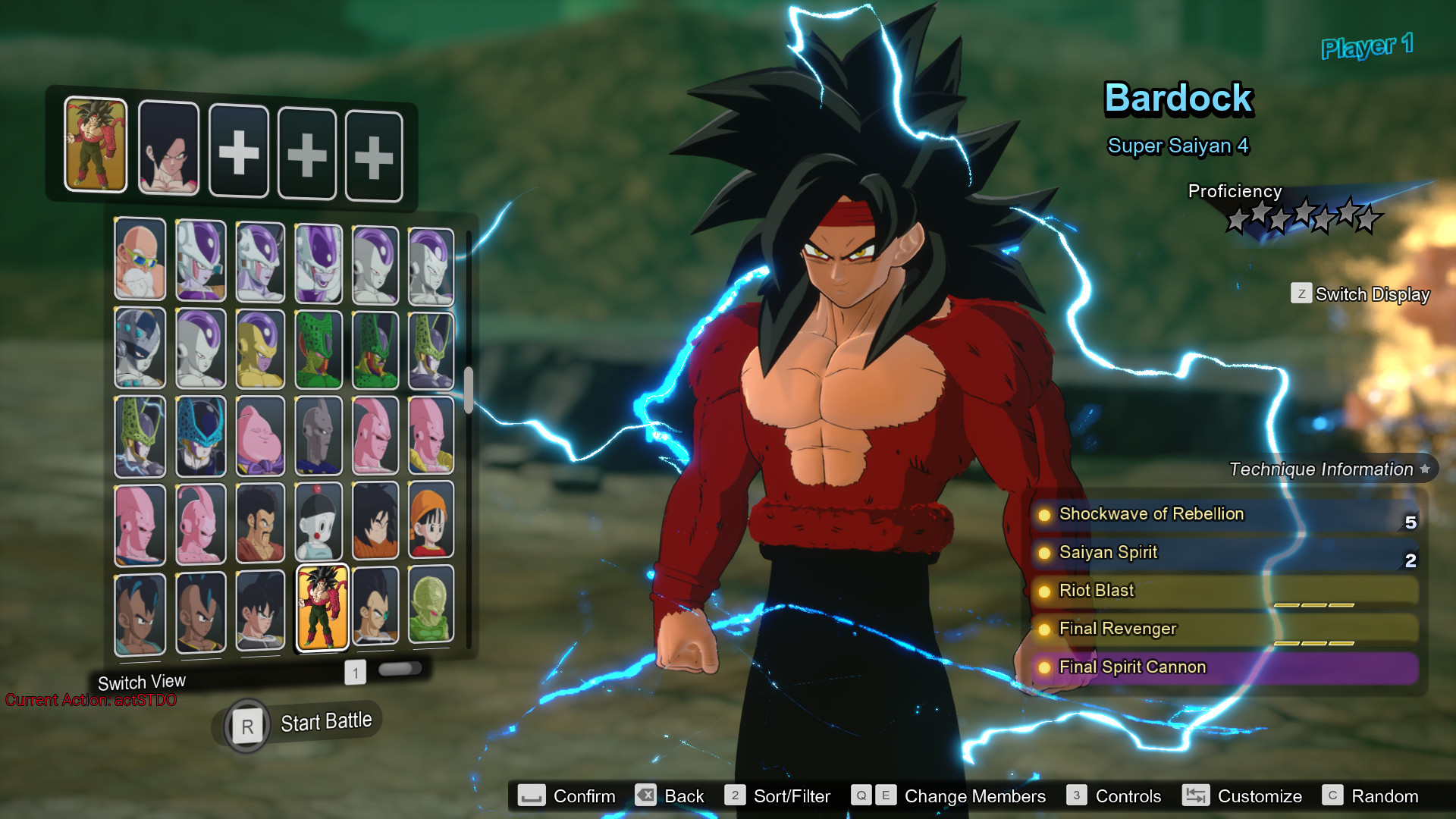Image resolution: width=1456 pixels, height=819 pixels.
Task: Open the Final Revenger technique entry
Action: pos(1225,629)
